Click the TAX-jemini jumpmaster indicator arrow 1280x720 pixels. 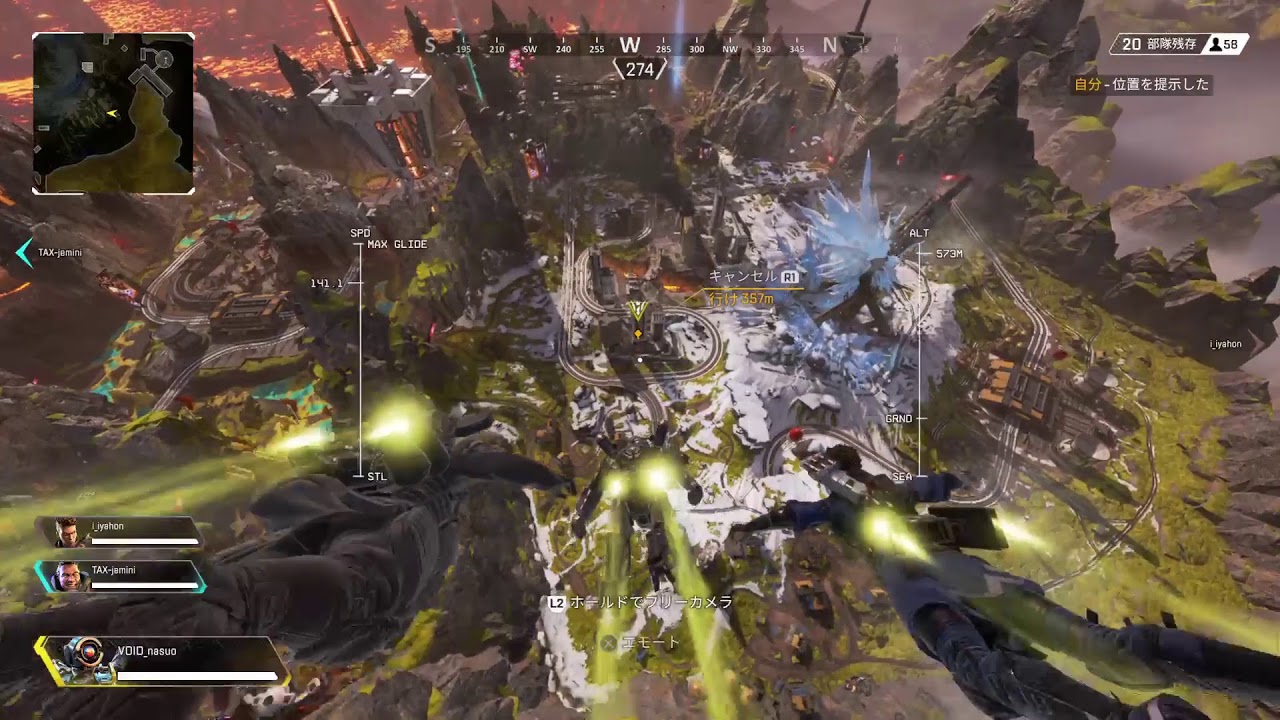pyautogui.click(x=24, y=253)
